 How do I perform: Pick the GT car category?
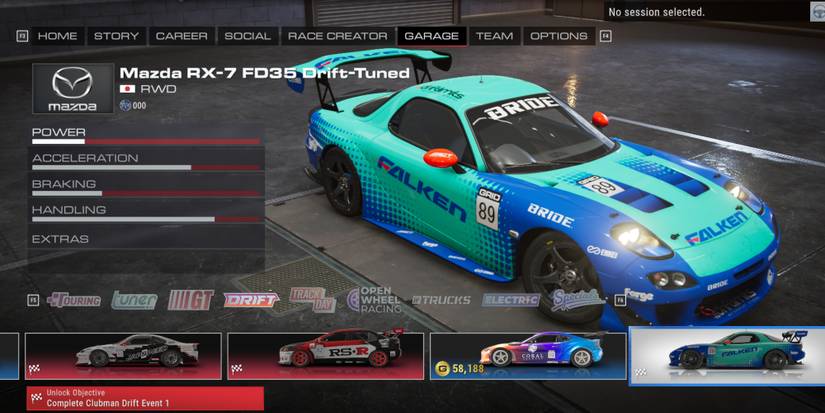(190, 299)
